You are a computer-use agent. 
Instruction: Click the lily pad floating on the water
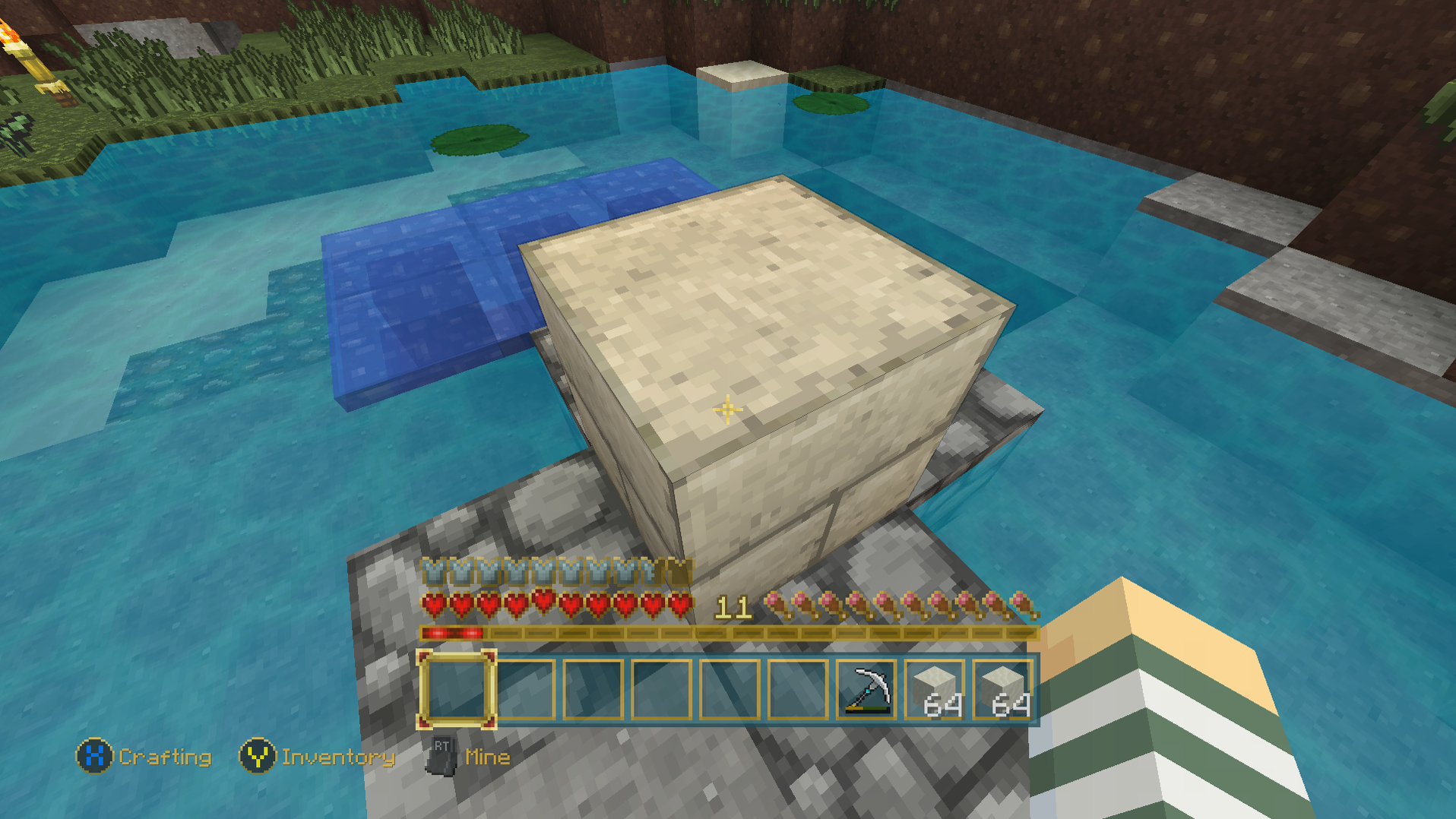point(480,139)
